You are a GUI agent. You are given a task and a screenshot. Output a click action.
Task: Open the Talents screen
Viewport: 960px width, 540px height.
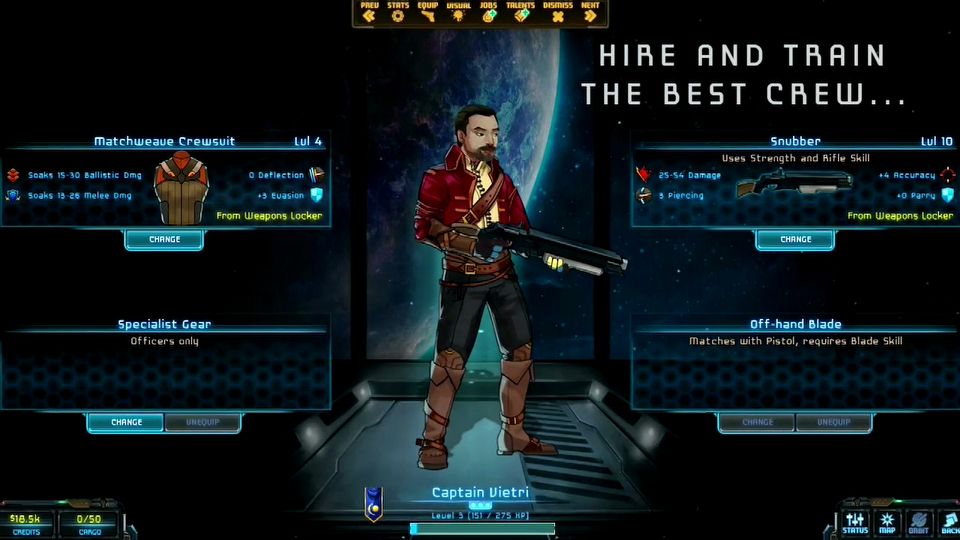pyautogui.click(x=520, y=13)
